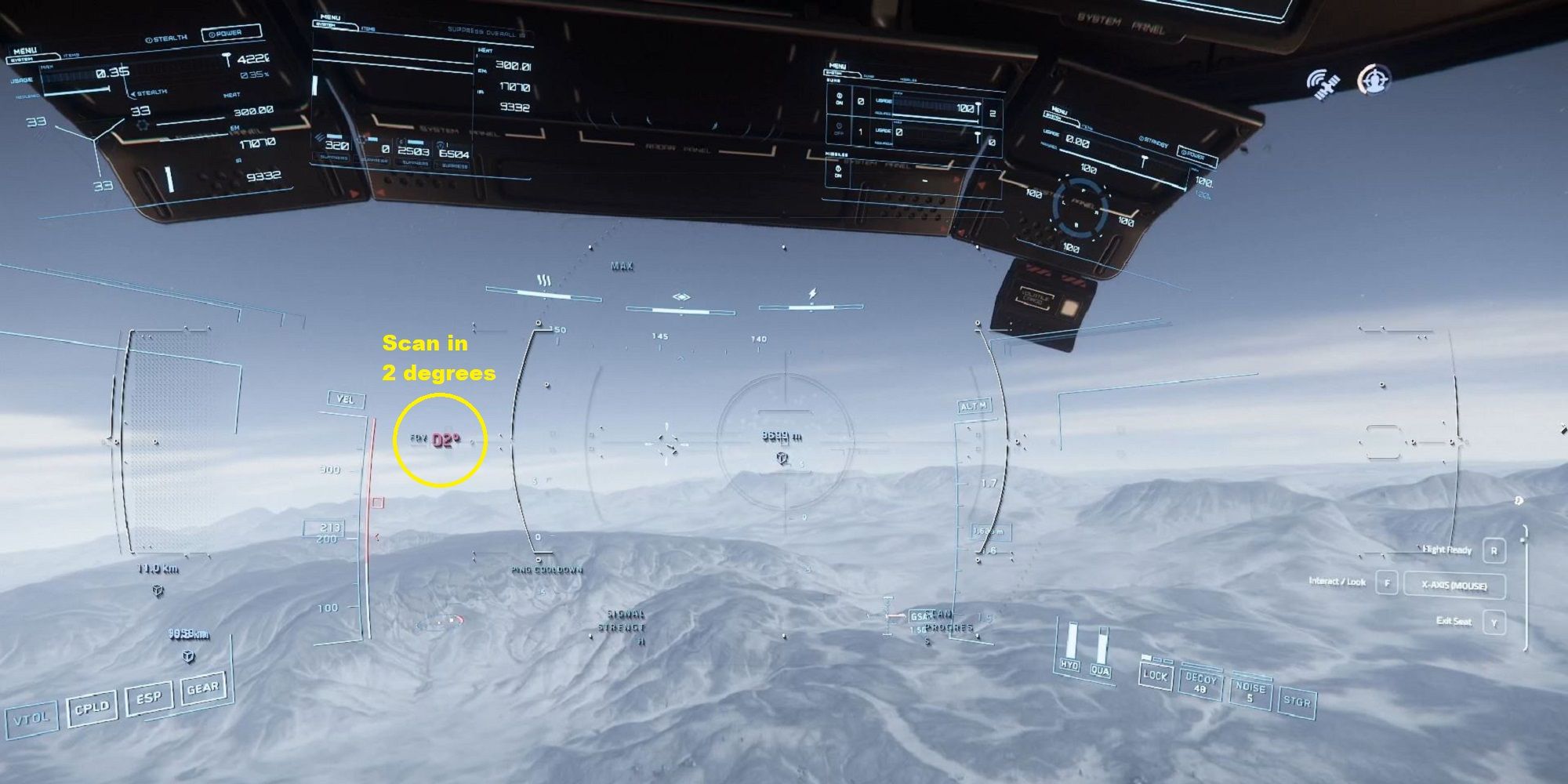Click the gear icon on the shield panel
The image size is (1568, 784).
[142, 124]
